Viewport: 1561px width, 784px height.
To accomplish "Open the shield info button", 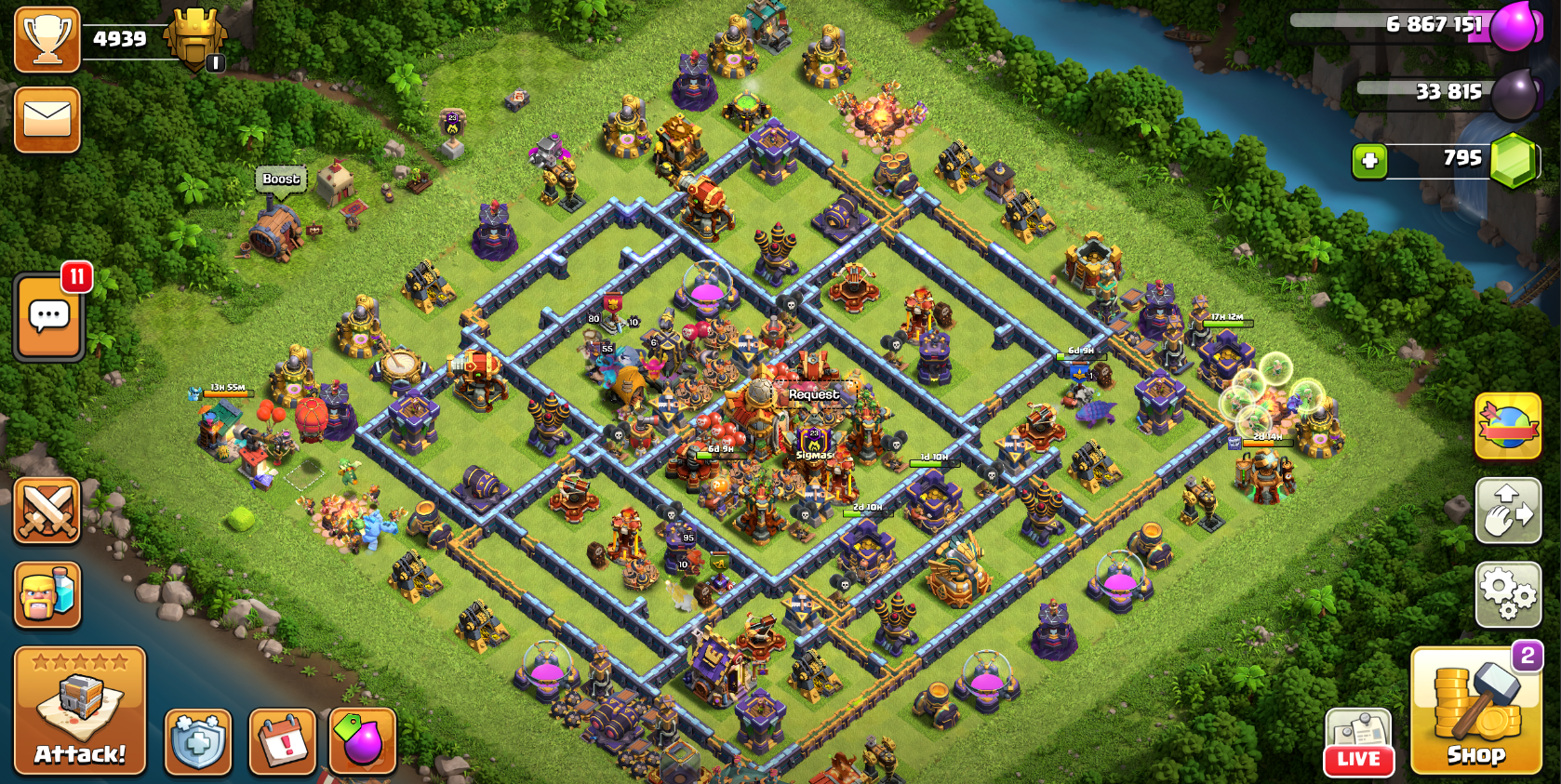I will point(198,741).
